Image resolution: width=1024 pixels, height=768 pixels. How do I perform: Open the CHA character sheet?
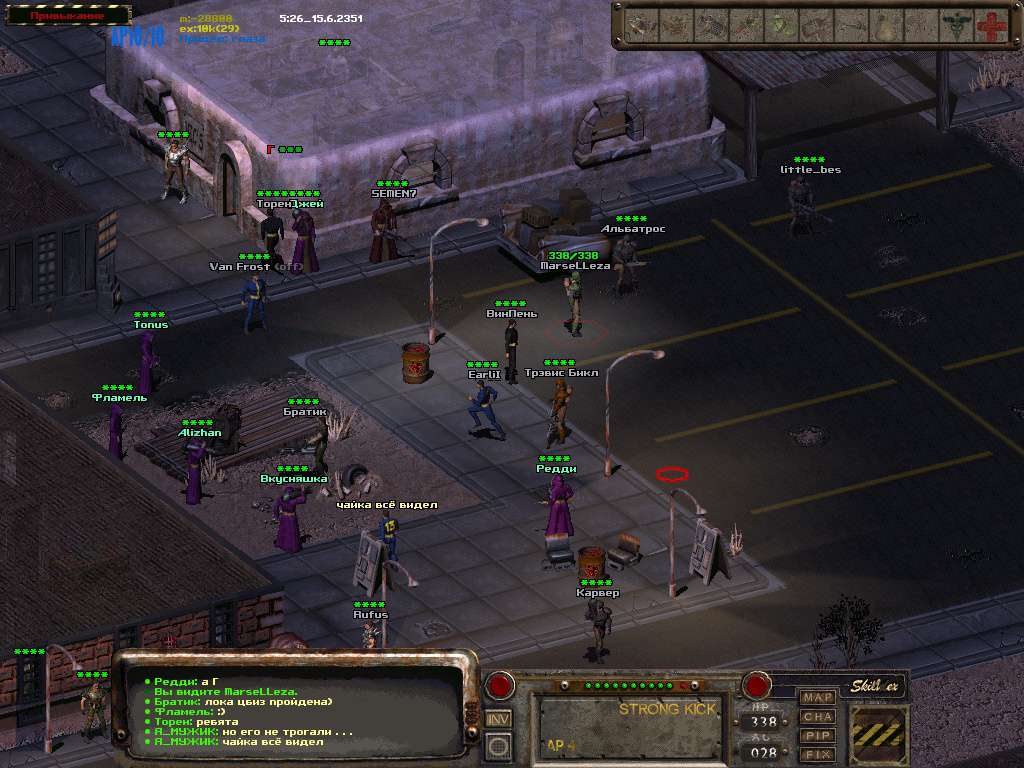coord(818,716)
